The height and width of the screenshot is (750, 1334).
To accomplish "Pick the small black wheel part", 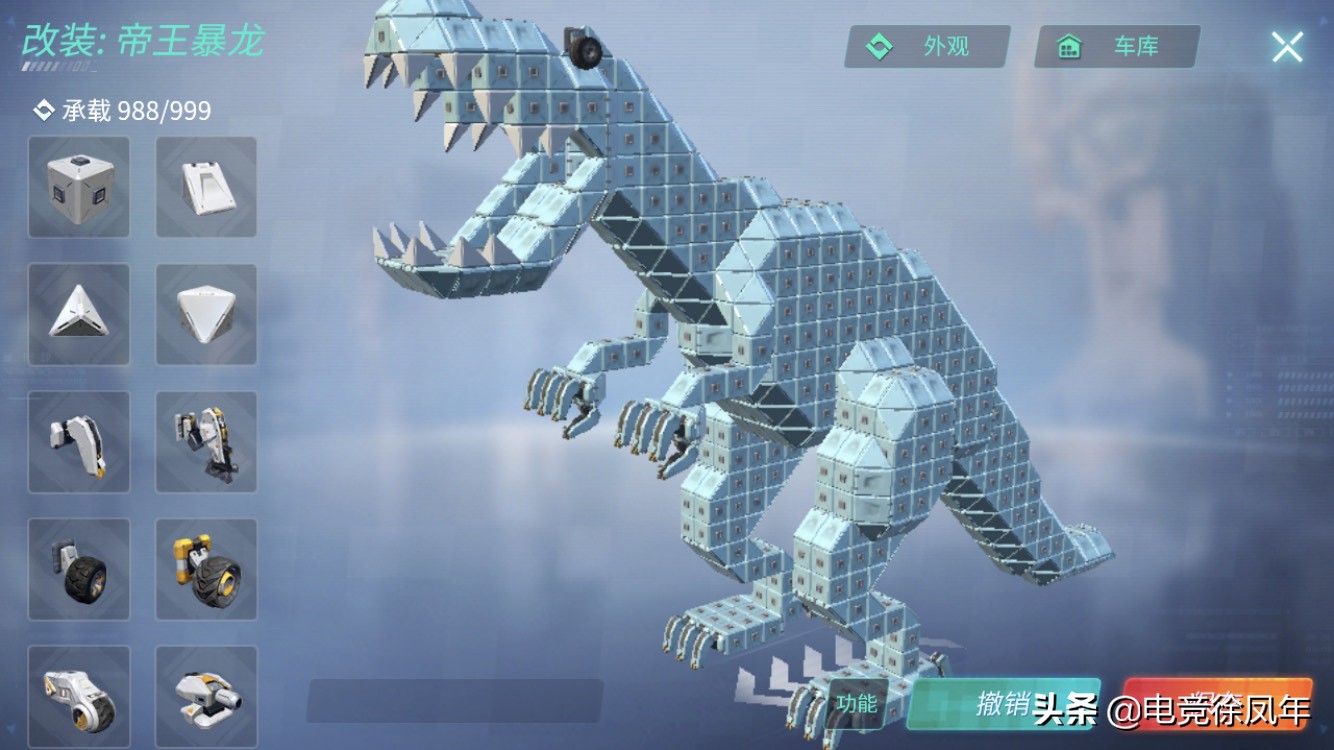I will 79,568.
